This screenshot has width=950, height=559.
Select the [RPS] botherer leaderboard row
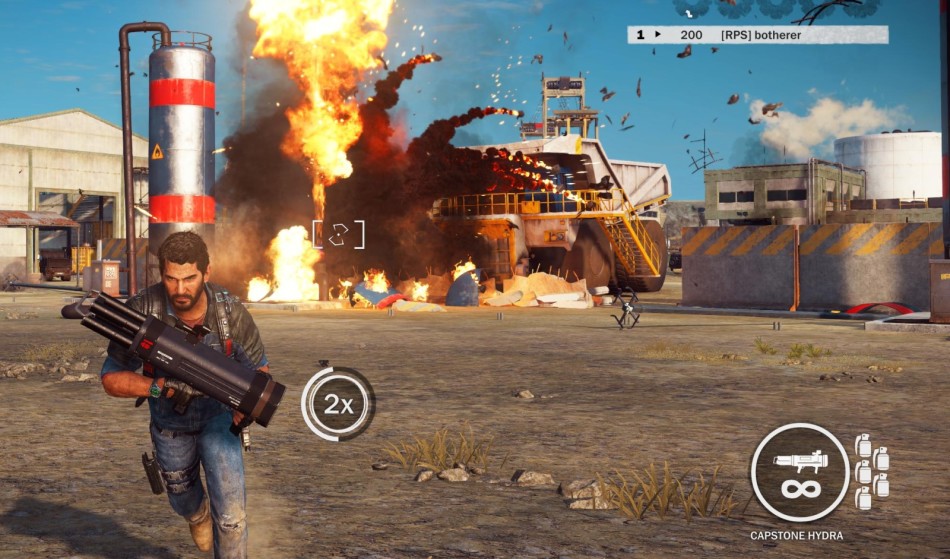tap(757, 35)
